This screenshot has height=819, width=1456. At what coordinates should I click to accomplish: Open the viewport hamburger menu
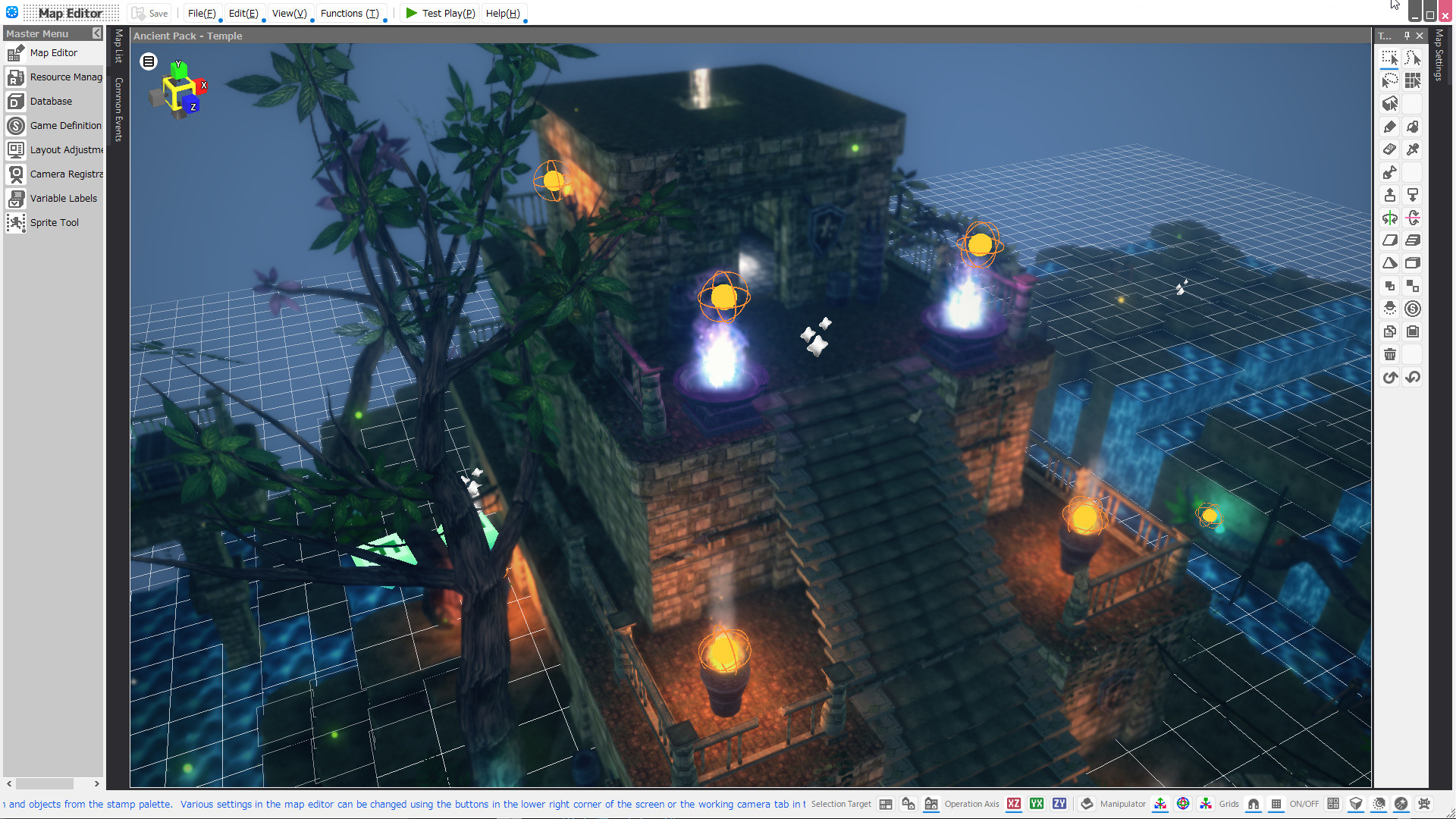(148, 61)
